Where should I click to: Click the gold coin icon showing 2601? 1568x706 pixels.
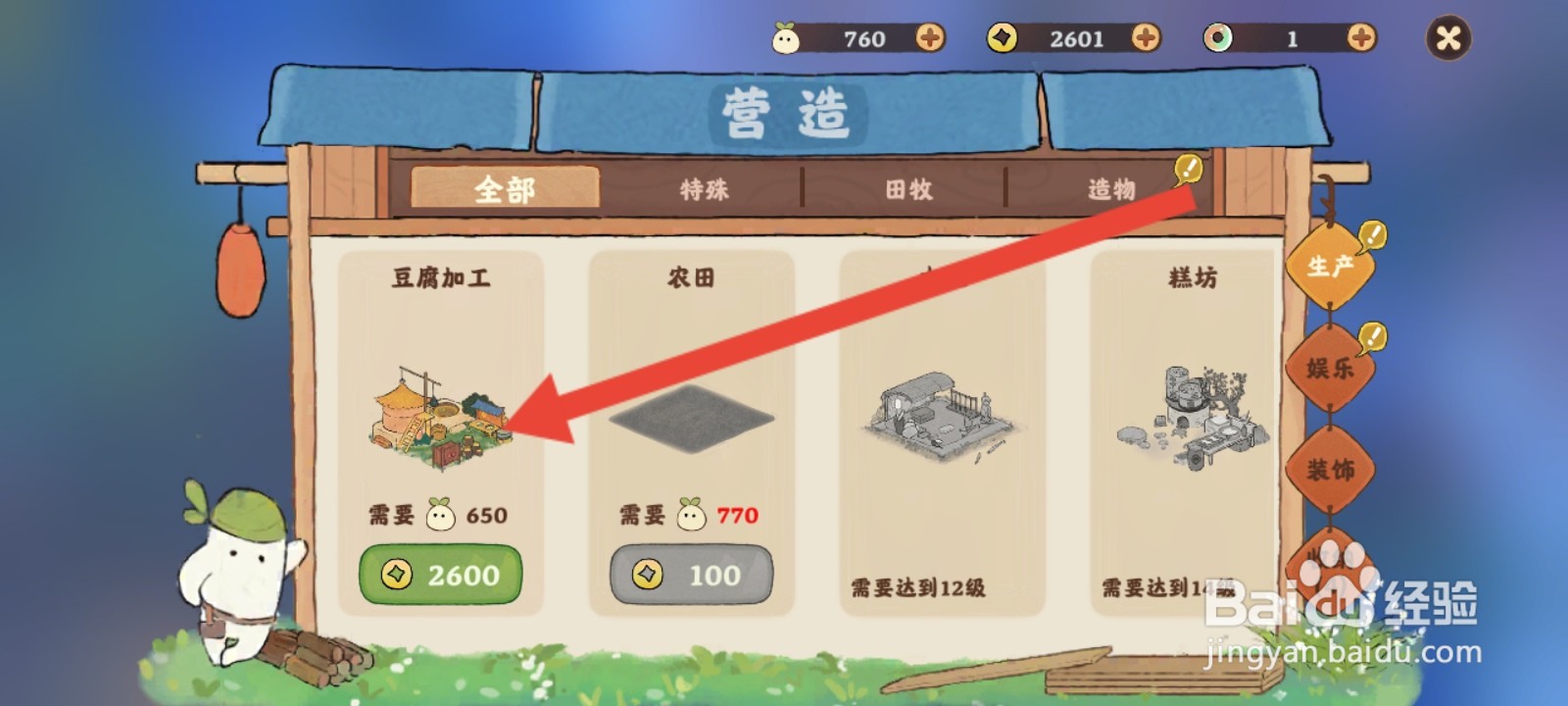1000,39
